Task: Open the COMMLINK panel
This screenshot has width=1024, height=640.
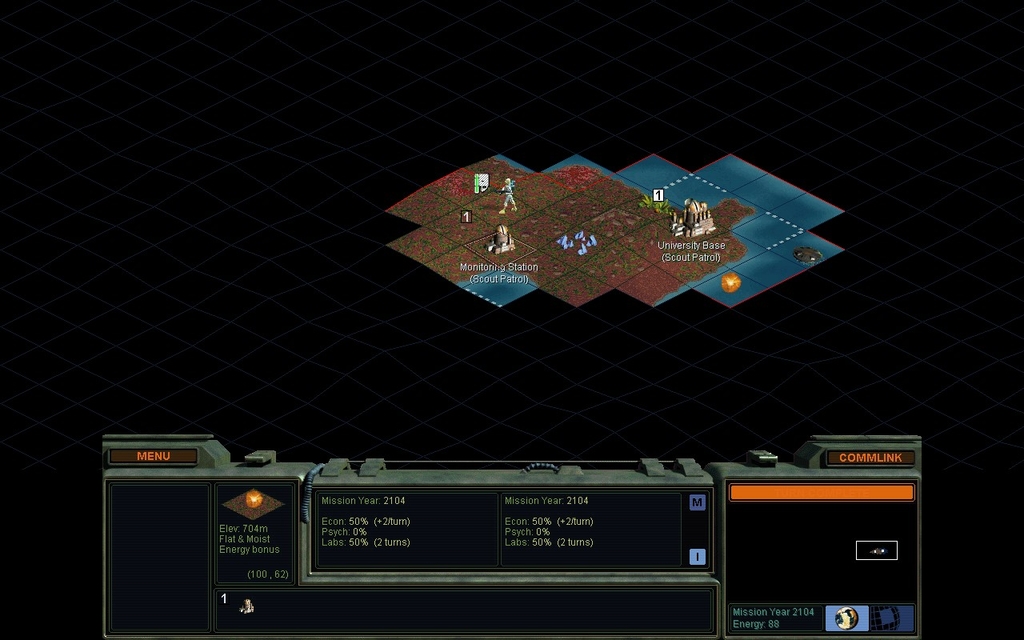Action: click(870, 457)
